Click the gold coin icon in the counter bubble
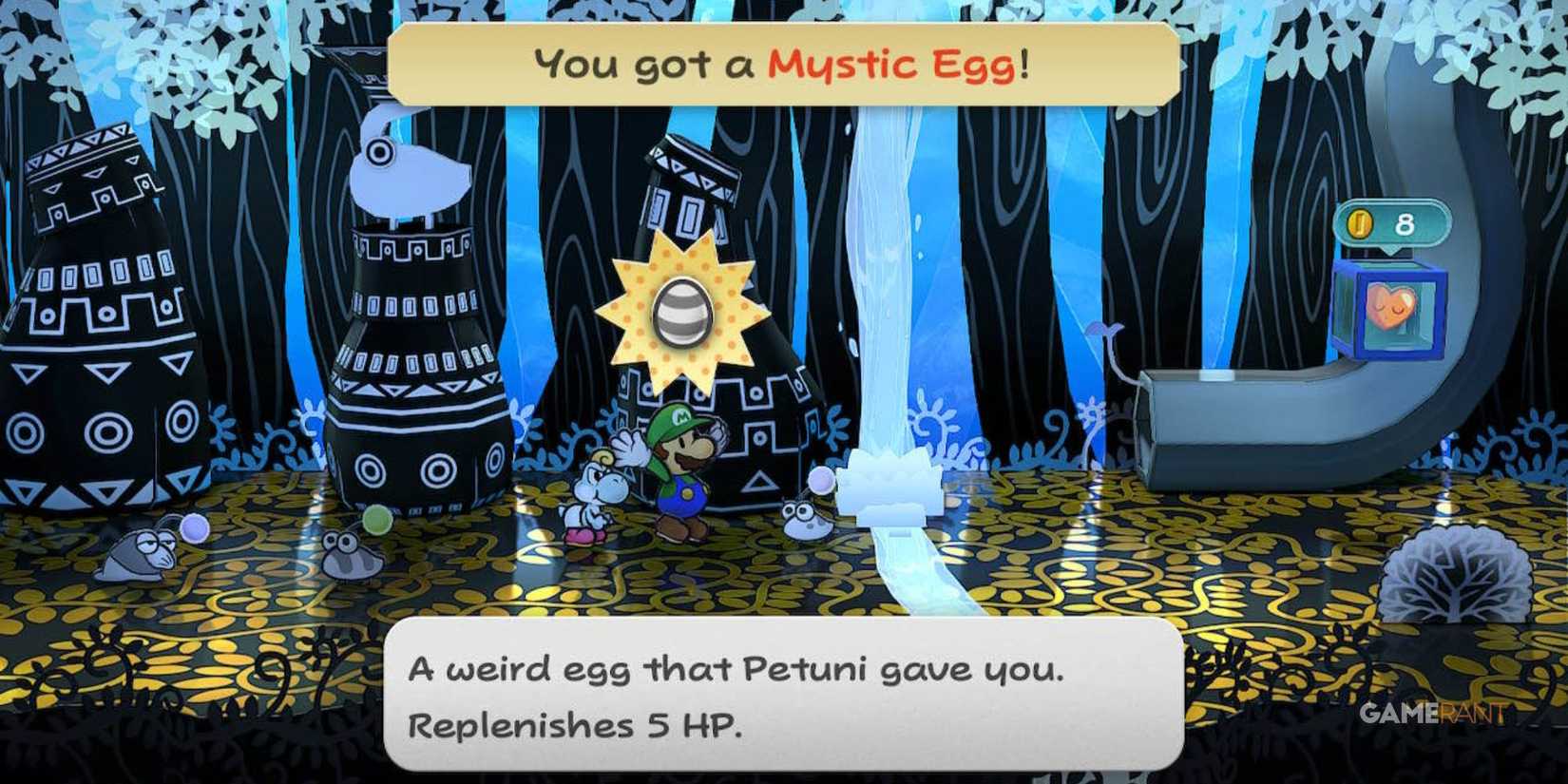The image size is (1568, 784). pos(1363,223)
